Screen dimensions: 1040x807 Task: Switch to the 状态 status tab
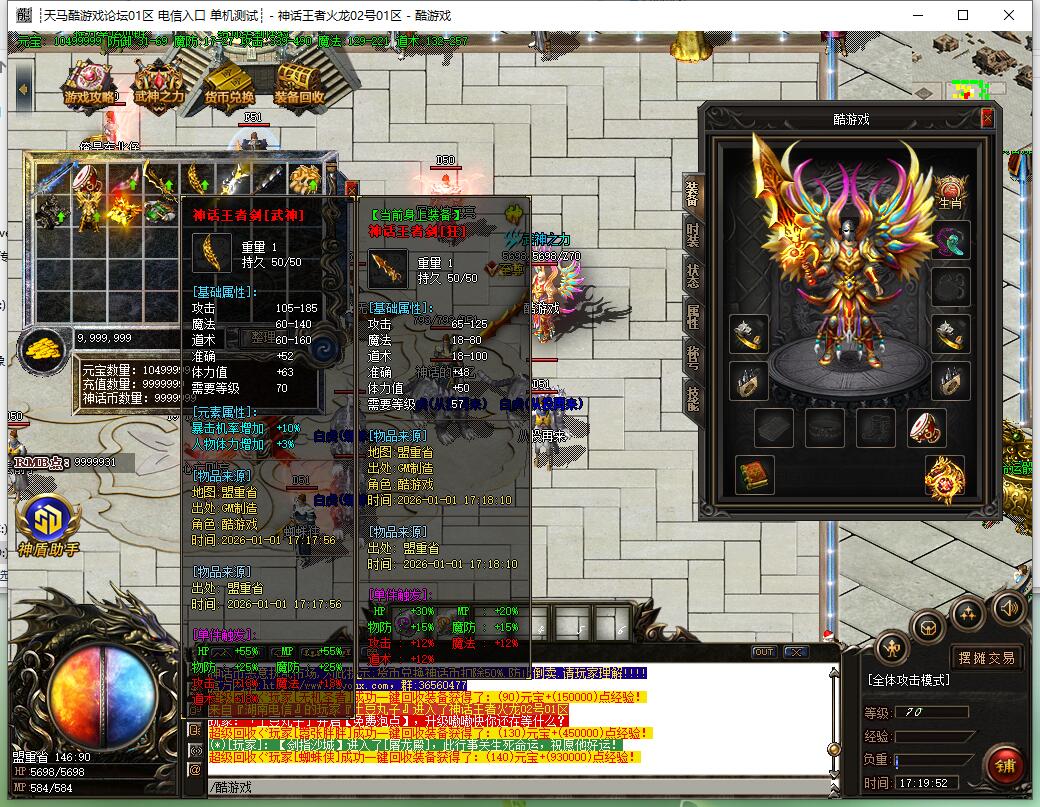coord(692,275)
